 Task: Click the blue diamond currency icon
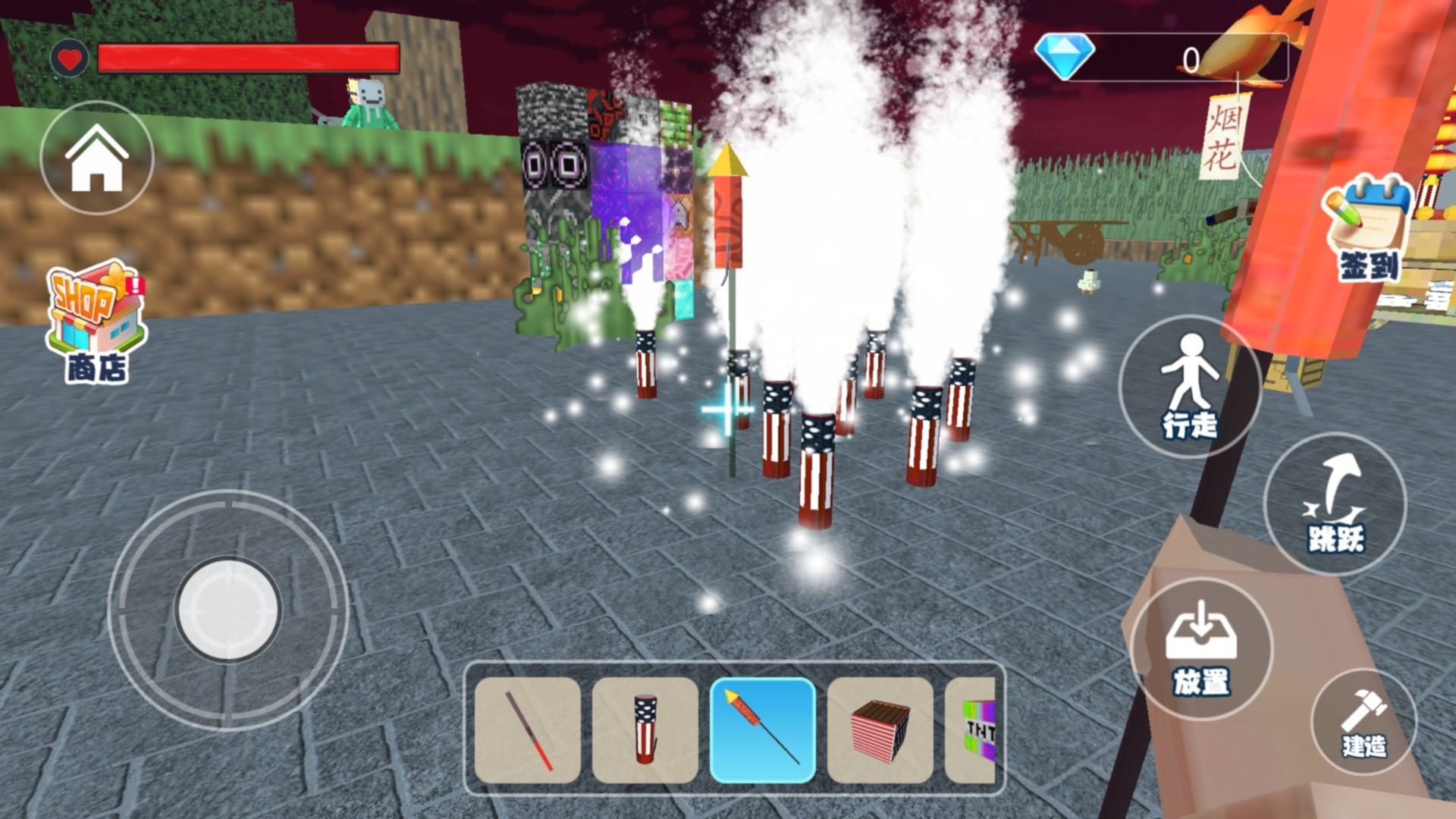click(1065, 56)
